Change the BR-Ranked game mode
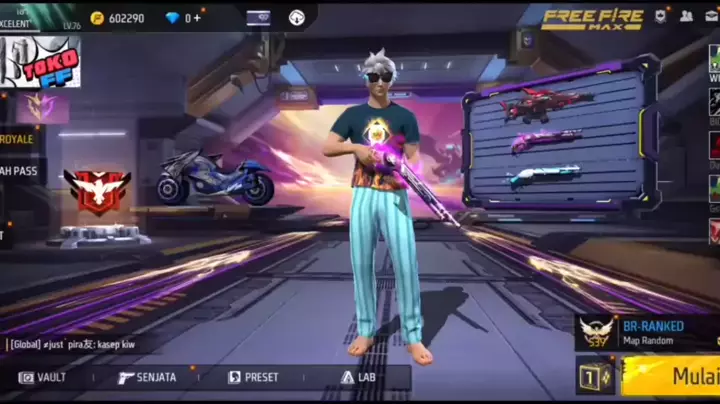This screenshot has width=720, height=404. pos(646,332)
